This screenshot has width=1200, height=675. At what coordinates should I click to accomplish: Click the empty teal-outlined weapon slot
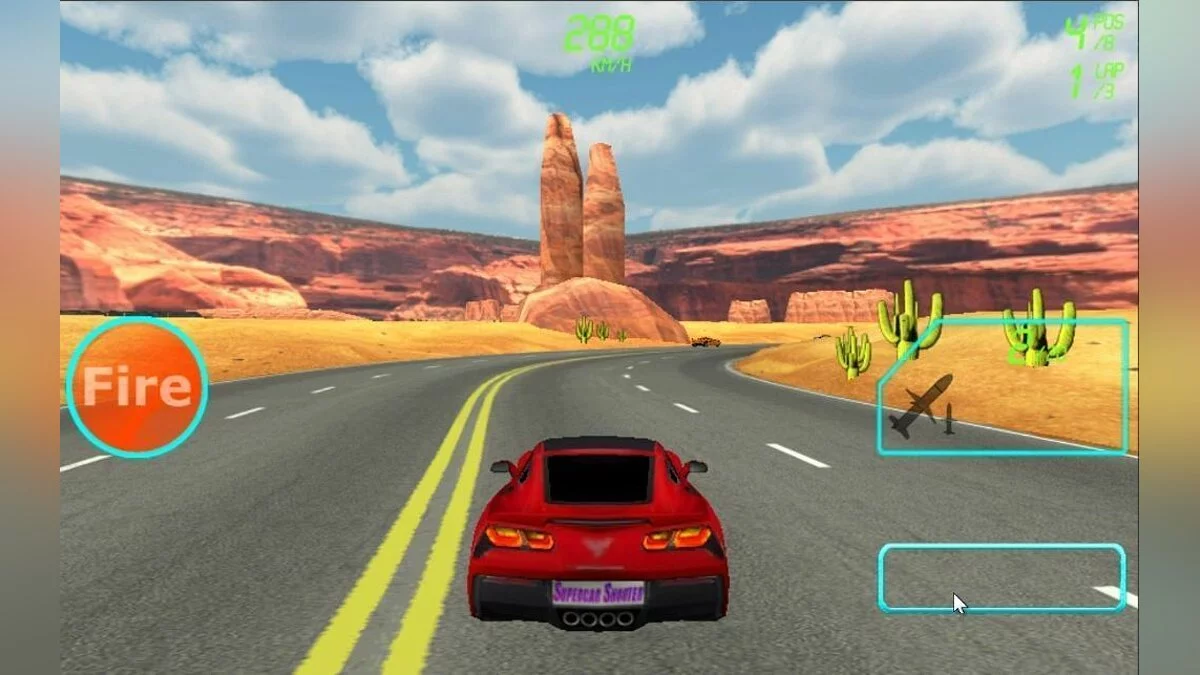1002,578
